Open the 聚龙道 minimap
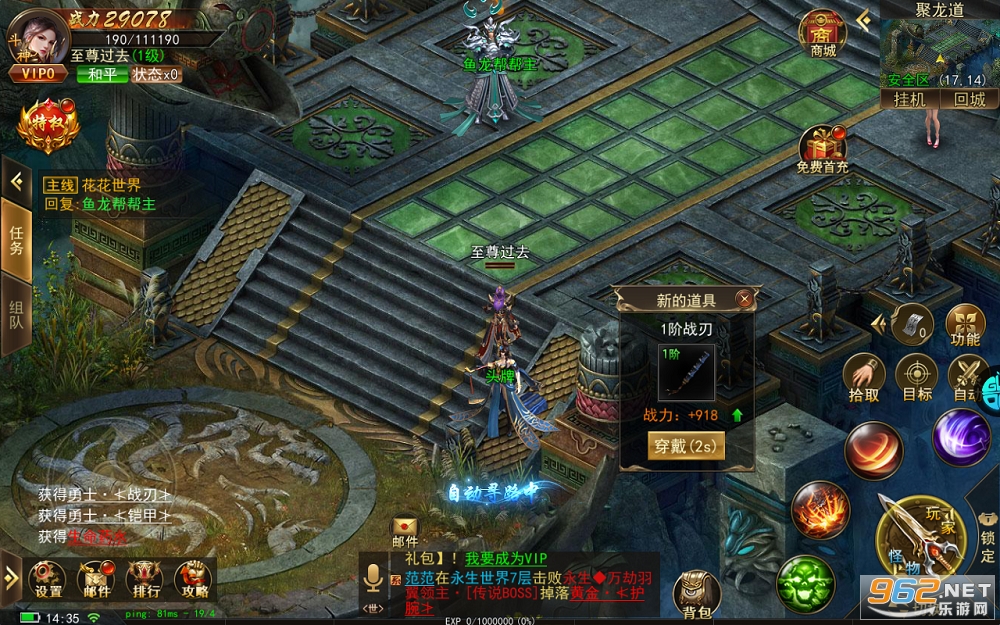1000x625 pixels. 938,52
